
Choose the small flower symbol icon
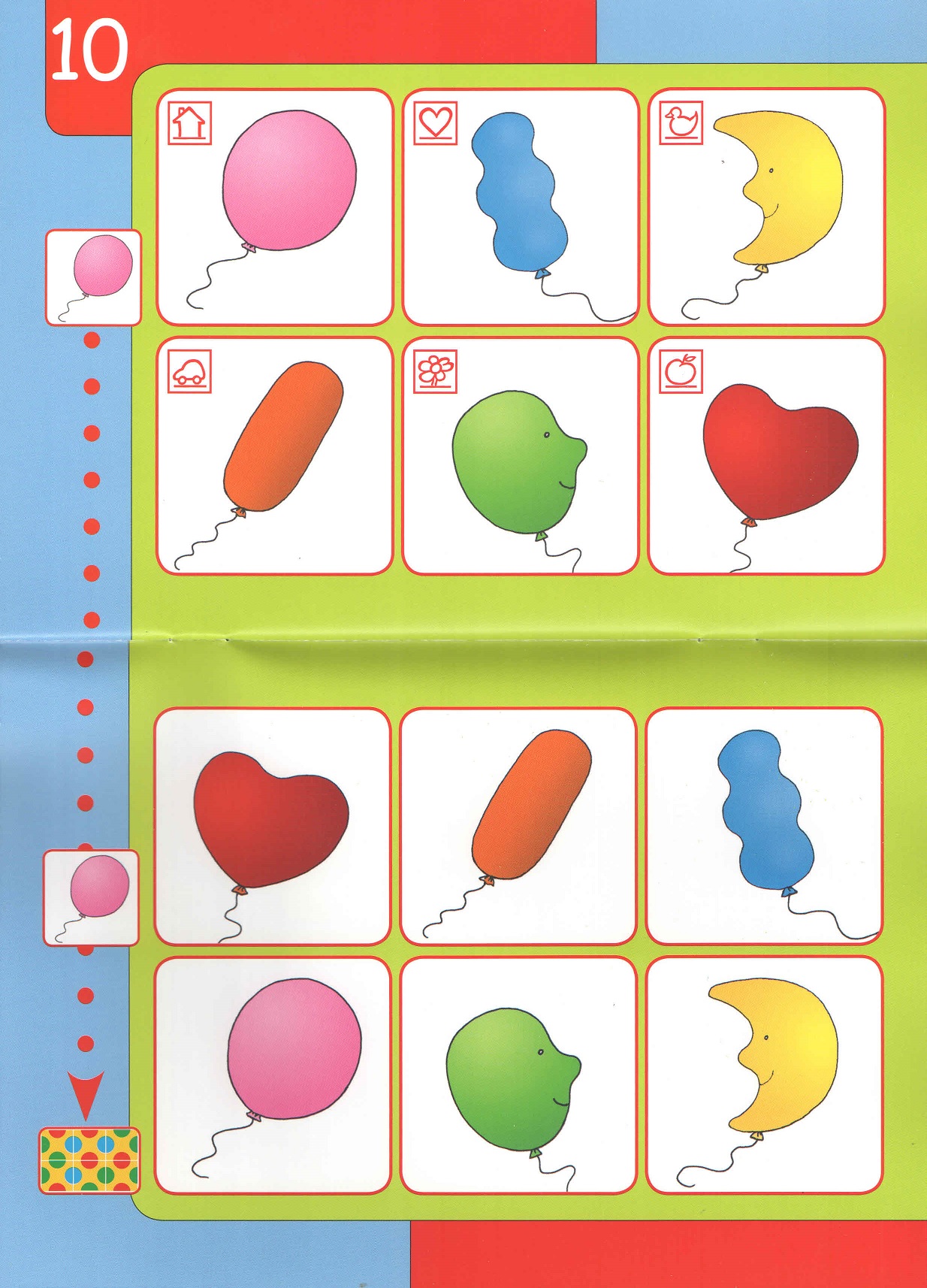(436, 371)
